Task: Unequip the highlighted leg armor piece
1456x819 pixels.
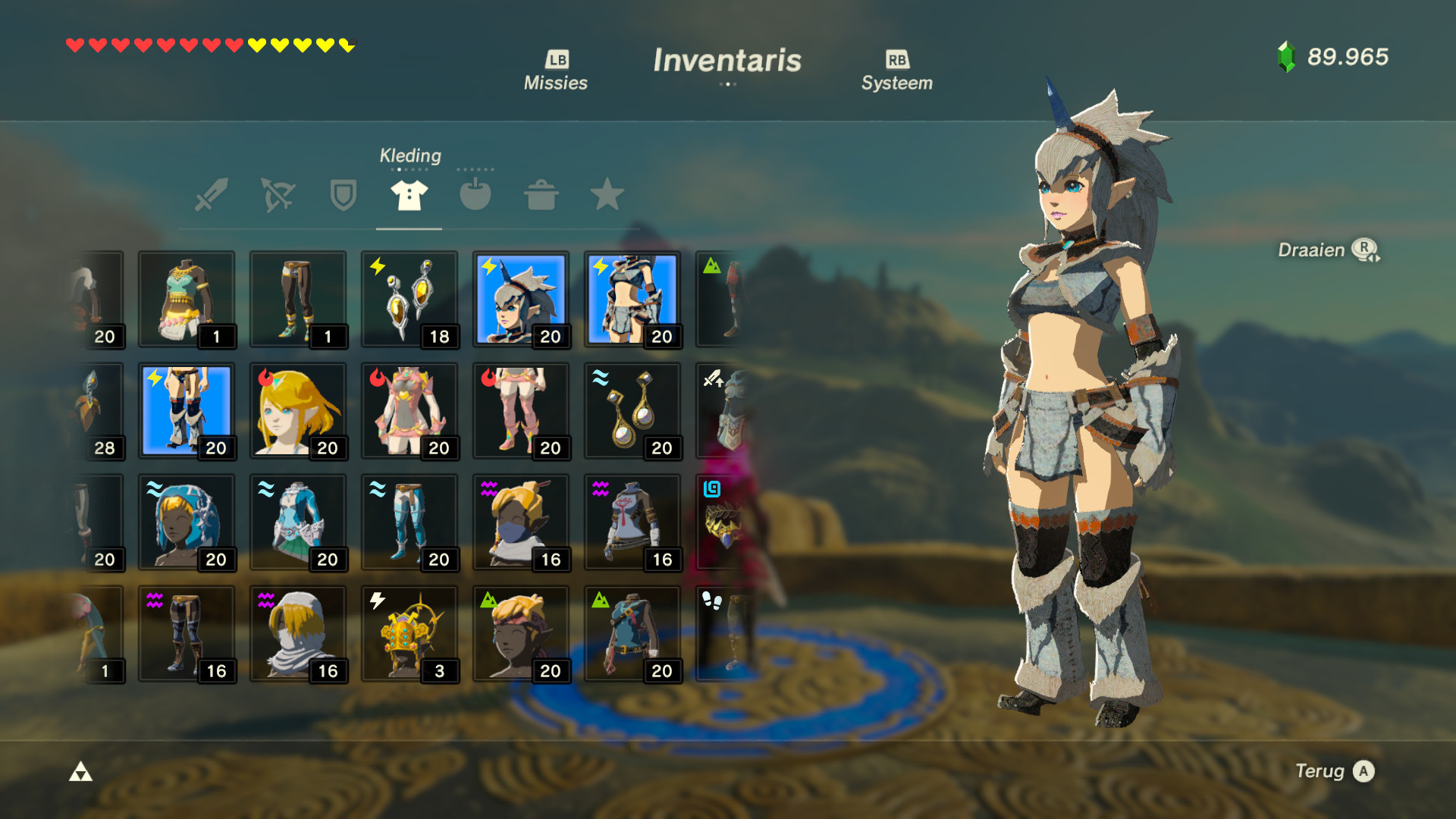Action: (x=187, y=412)
